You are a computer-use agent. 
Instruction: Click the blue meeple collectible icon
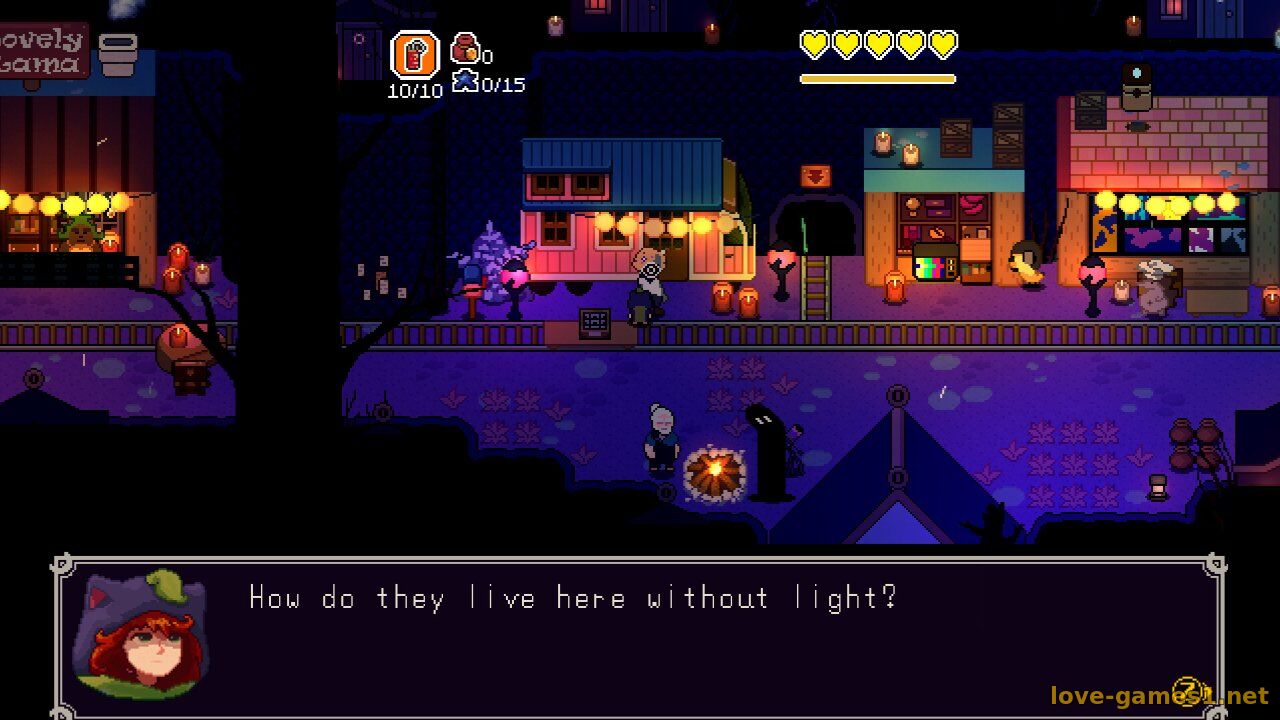point(465,81)
